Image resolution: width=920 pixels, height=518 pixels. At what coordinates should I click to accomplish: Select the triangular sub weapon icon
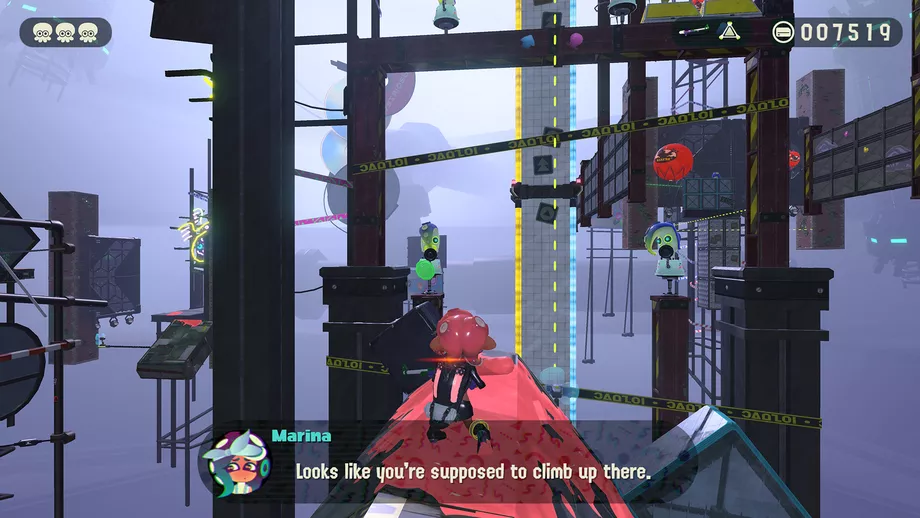point(728,31)
